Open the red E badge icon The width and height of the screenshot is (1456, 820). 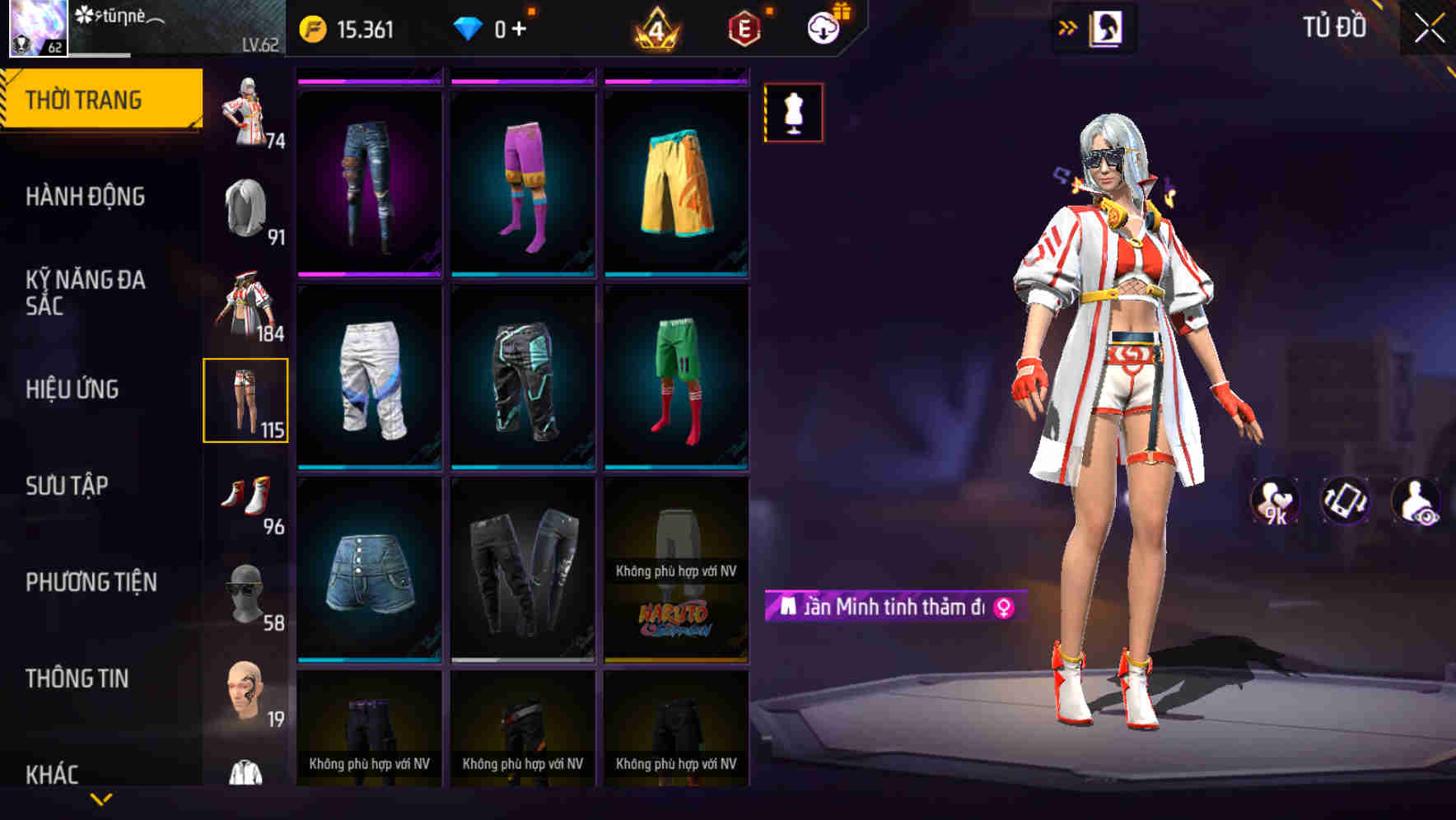click(743, 26)
